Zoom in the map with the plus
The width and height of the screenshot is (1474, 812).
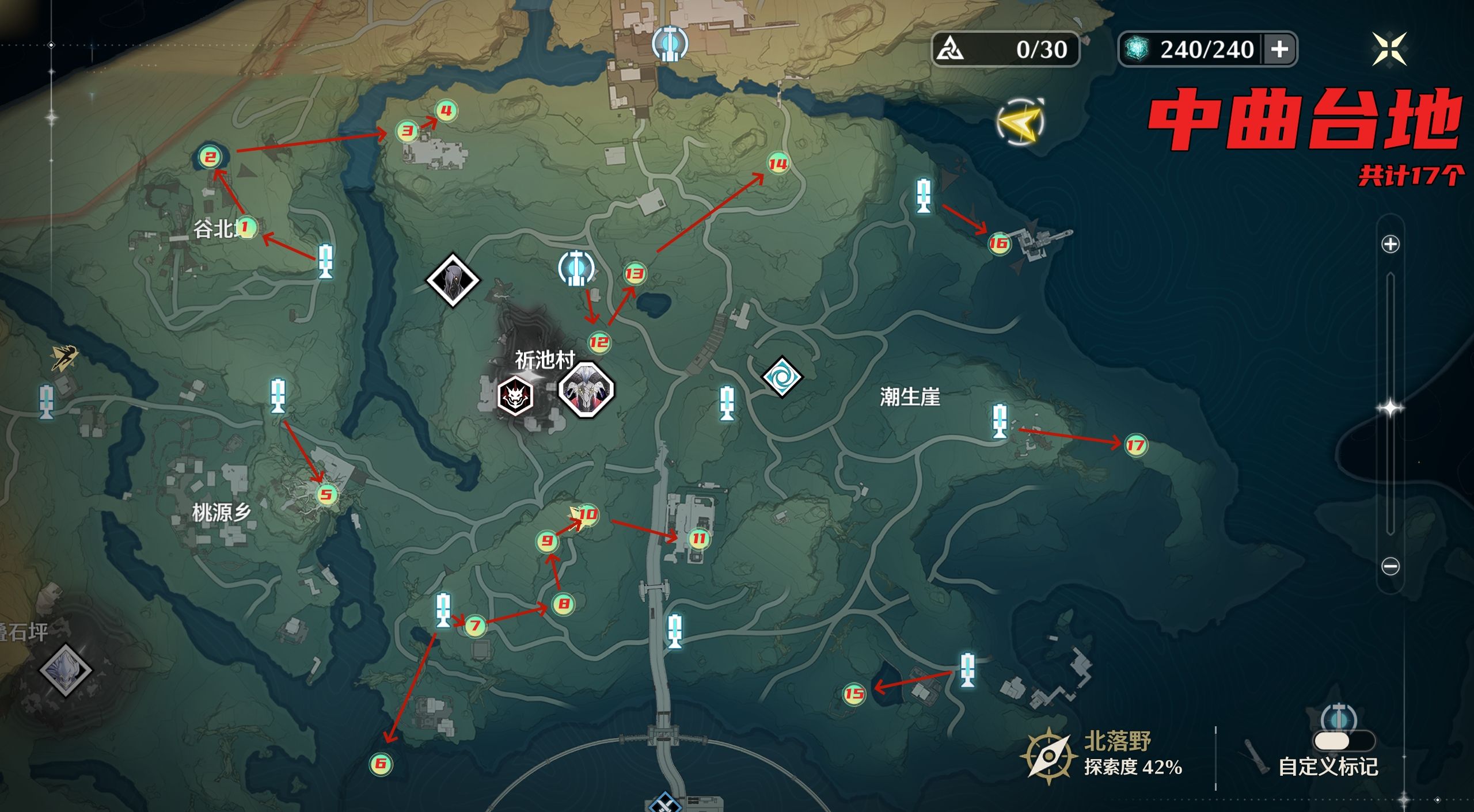(1390, 244)
